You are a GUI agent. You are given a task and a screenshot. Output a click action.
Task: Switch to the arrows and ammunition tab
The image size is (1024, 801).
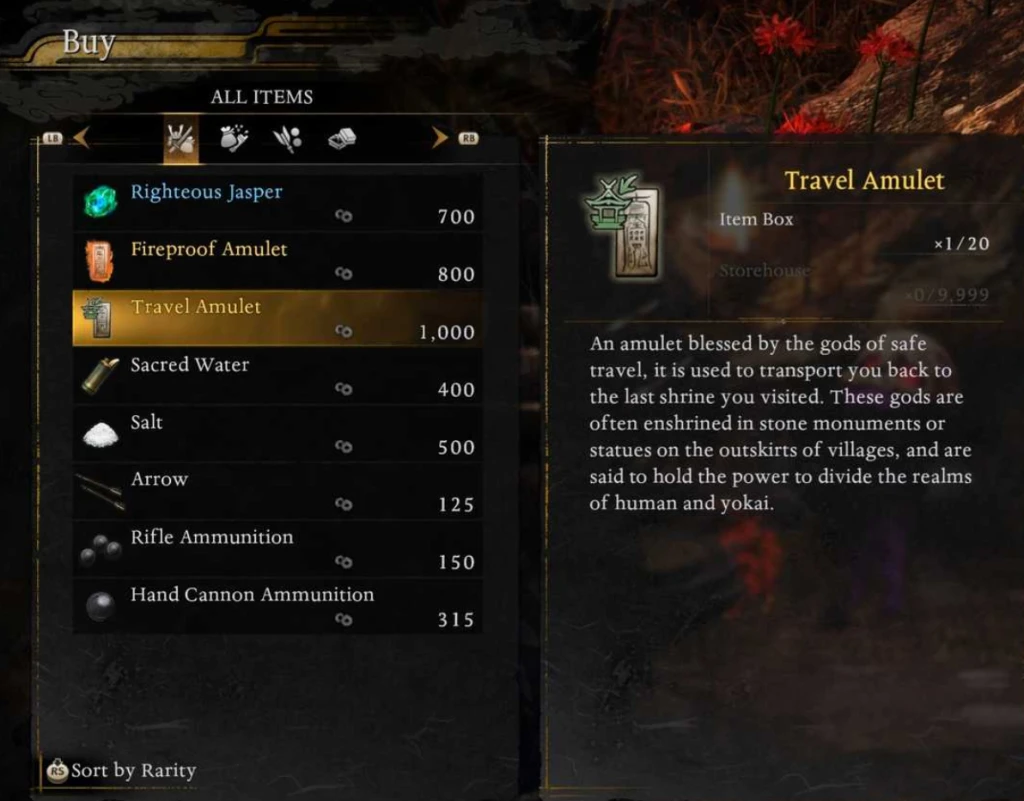point(288,139)
